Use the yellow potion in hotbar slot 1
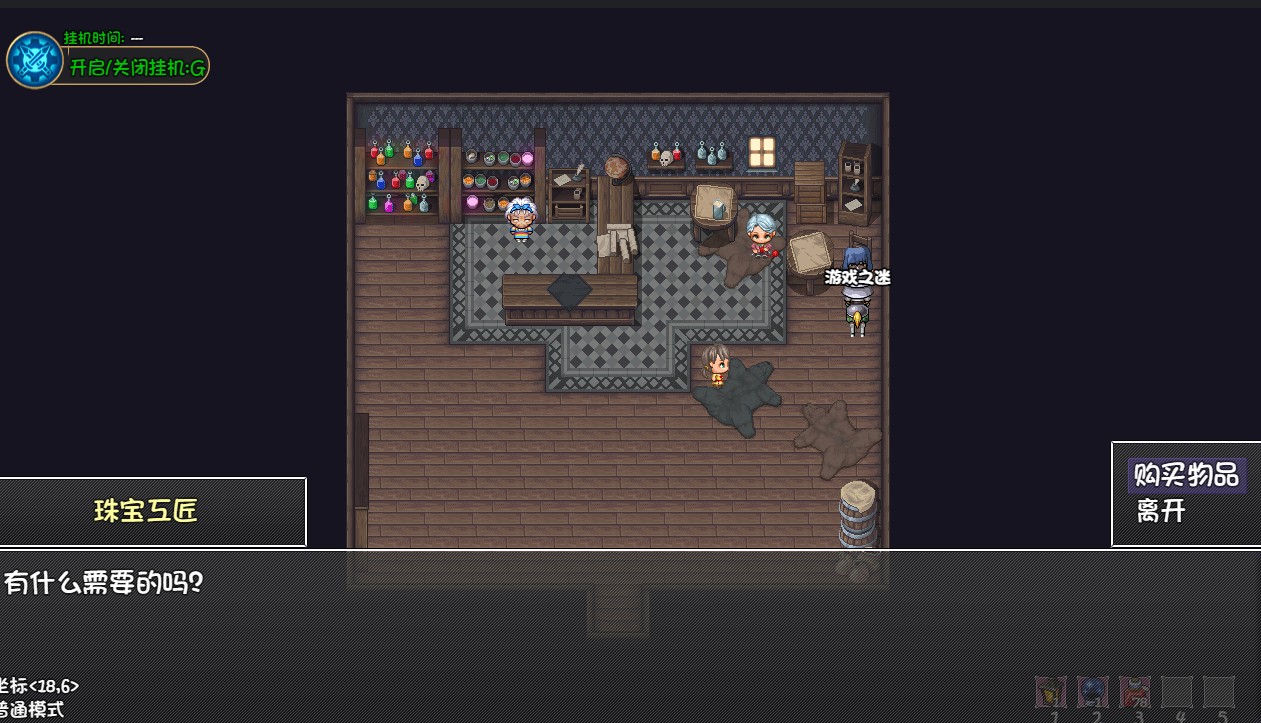 [1051, 691]
